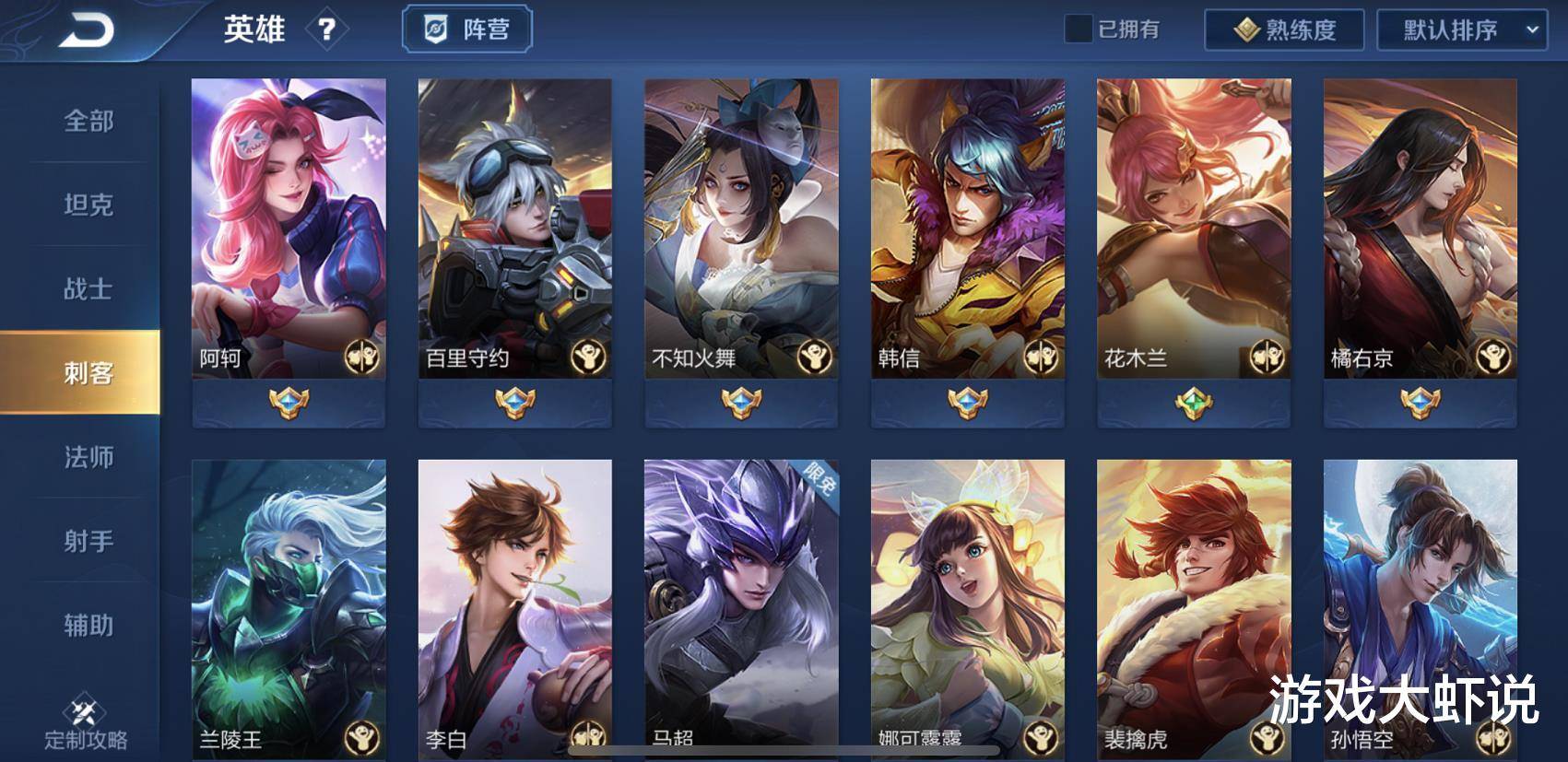Open the hero help question mark
Screen dimensions: 1568x762
[326, 30]
